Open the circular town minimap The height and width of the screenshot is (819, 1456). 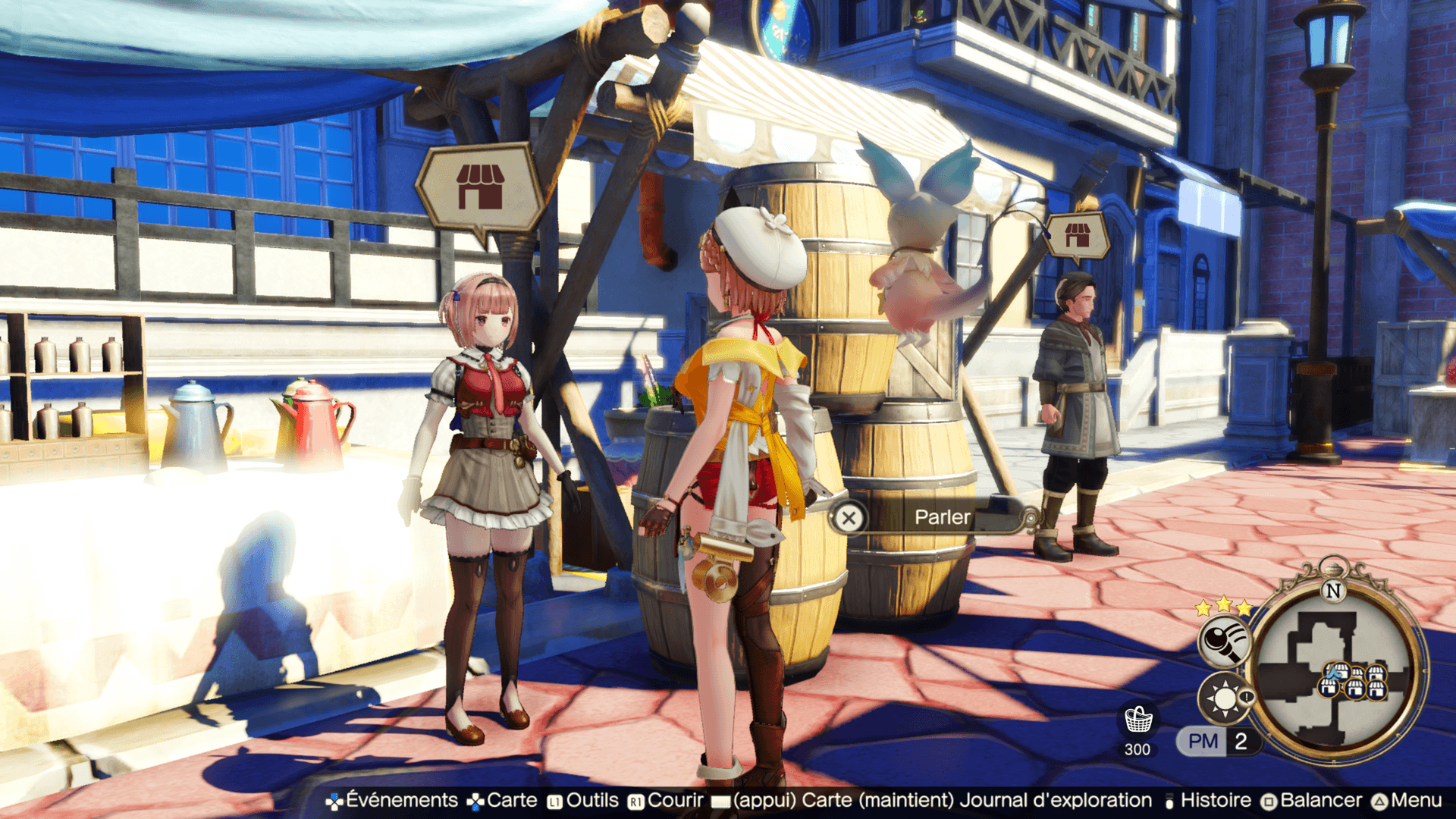pyautogui.click(x=1338, y=672)
